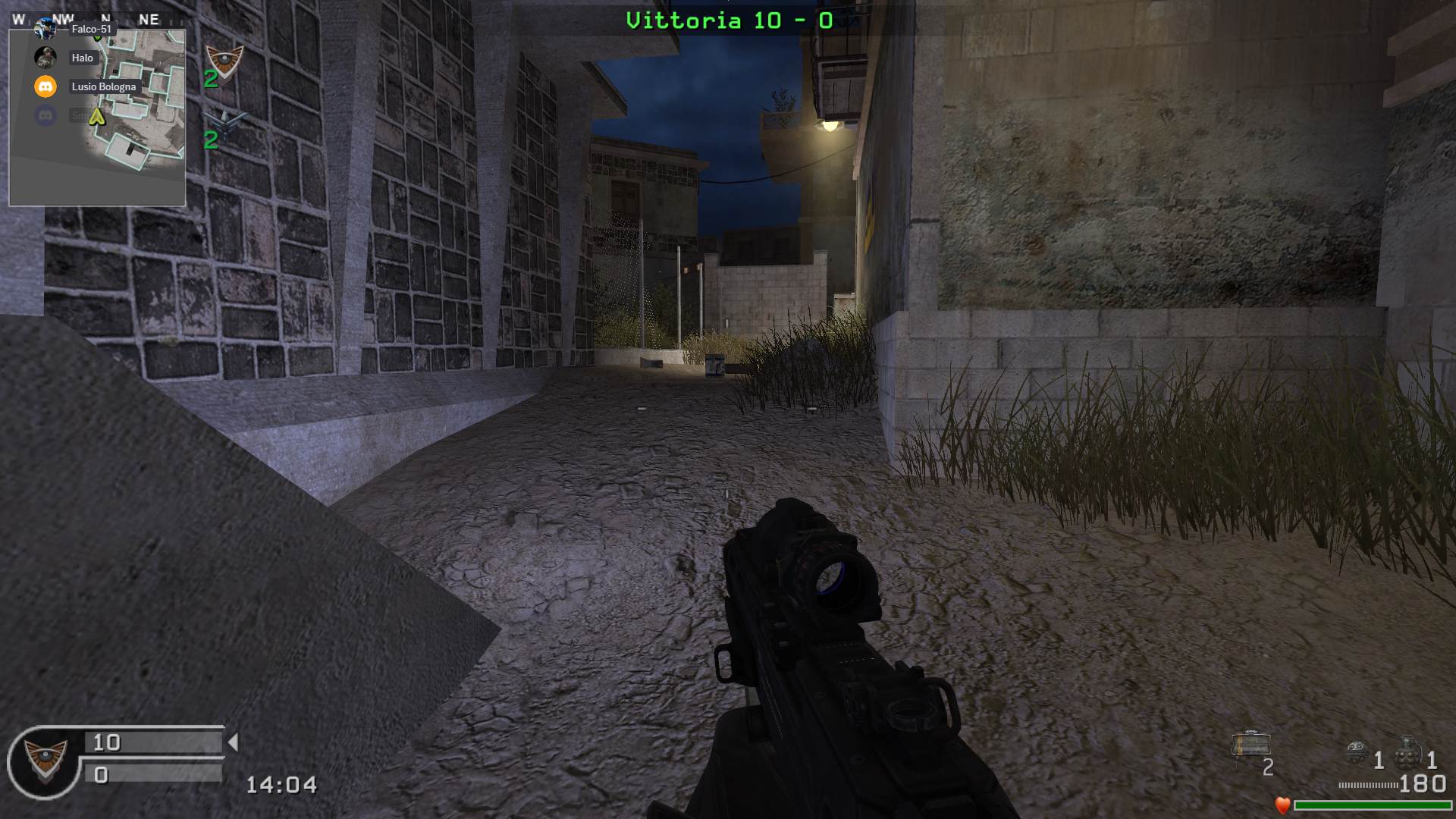Select the special grenade icon
Image resolution: width=1456 pixels, height=819 pixels.
1357,752
